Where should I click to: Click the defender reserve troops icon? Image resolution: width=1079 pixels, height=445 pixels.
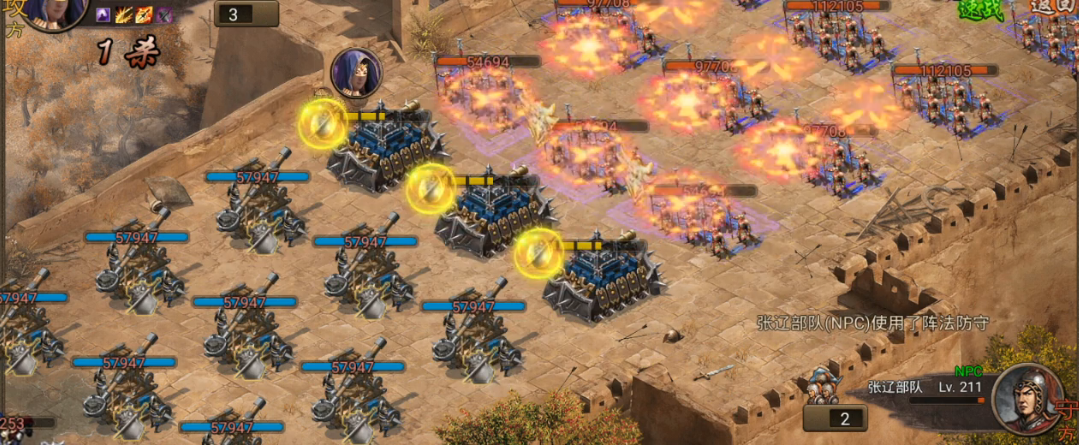(x=822, y=385)
